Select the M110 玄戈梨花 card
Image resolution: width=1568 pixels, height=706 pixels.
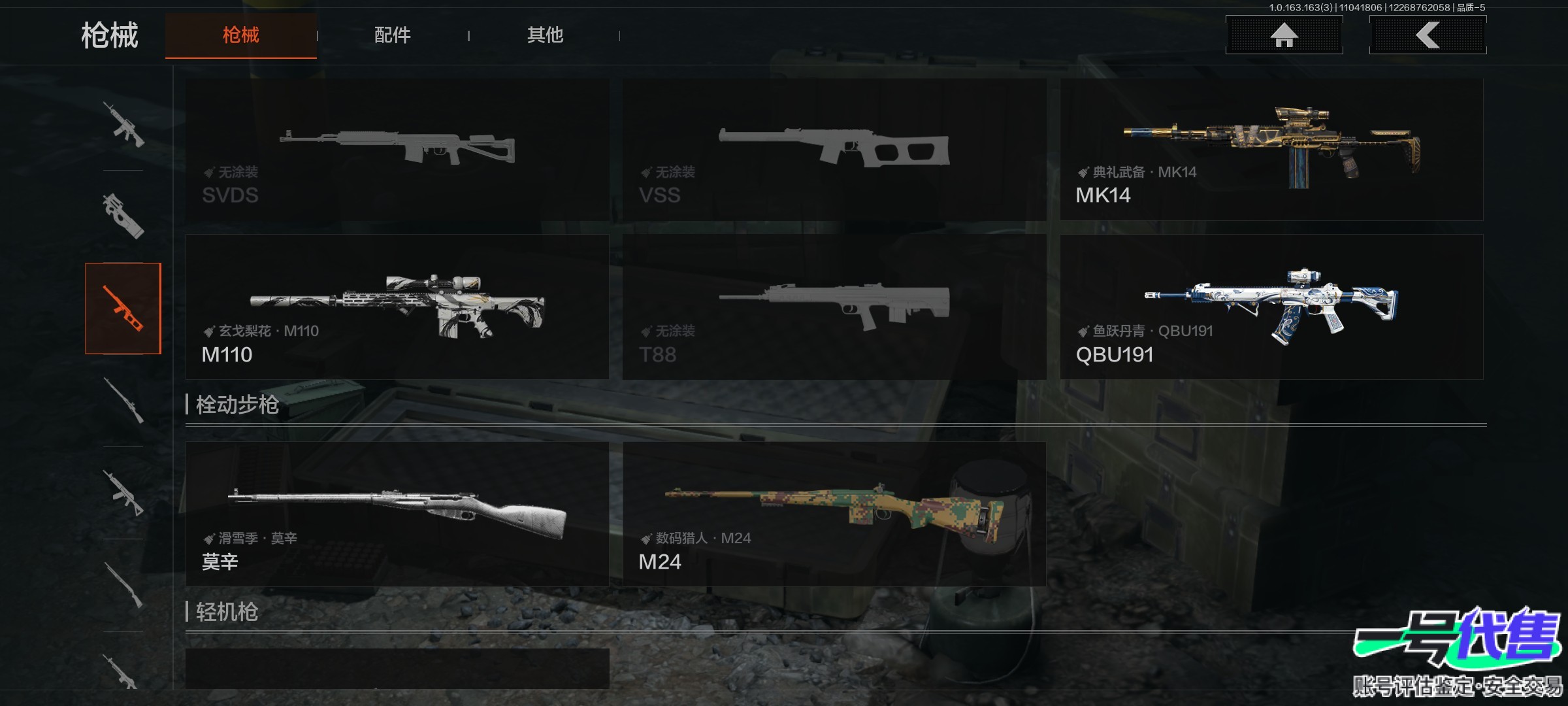coord(397,307)
